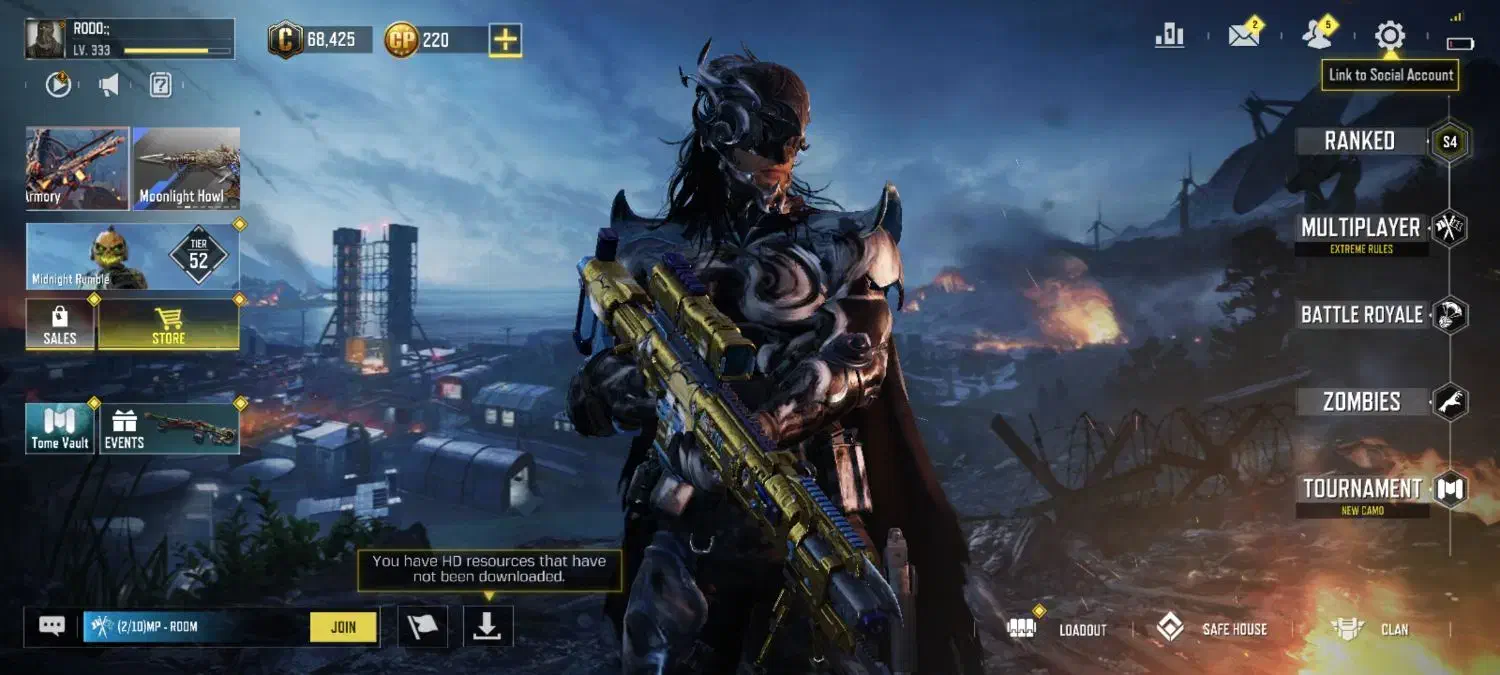This screenshot has width=1500, height=675.
Task: Add CP with the yellow plus button
Action: (506, 40)
